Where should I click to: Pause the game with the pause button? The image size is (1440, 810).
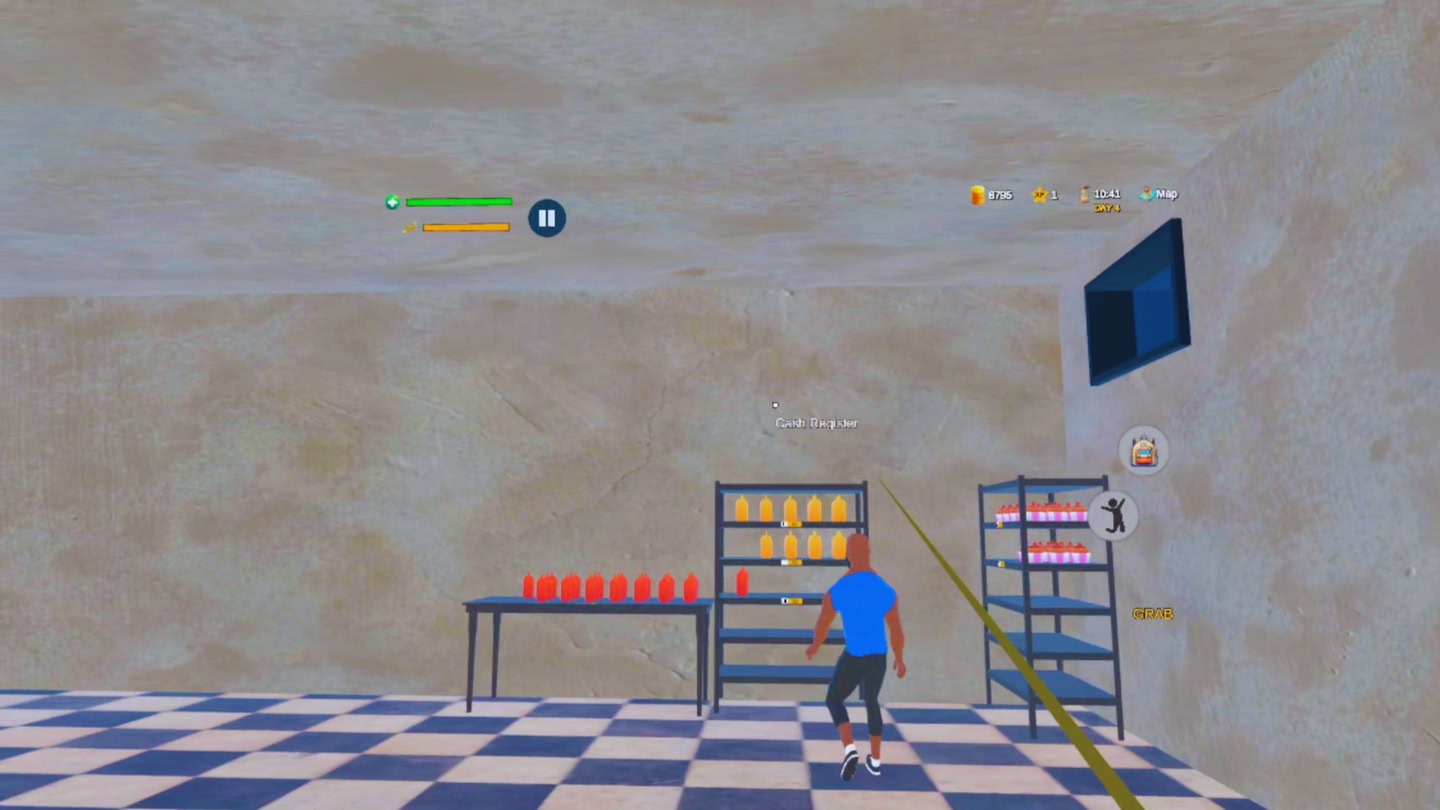(545, 217)
